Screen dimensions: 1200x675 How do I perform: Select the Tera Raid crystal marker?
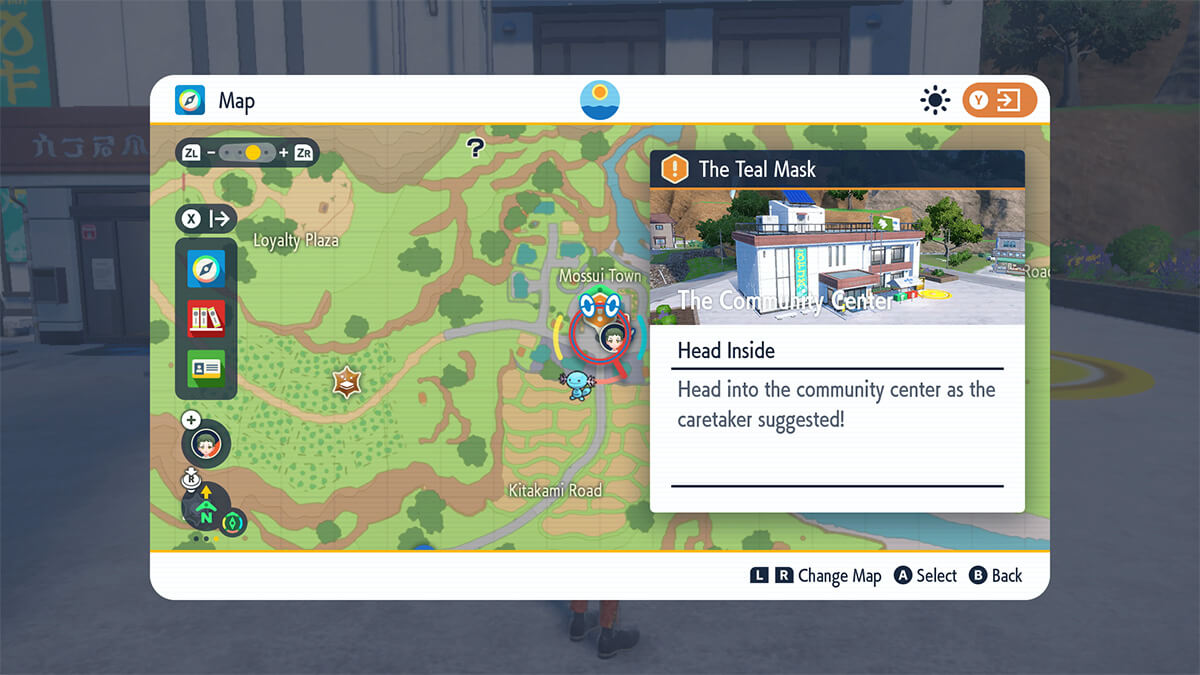coord(347,382)
